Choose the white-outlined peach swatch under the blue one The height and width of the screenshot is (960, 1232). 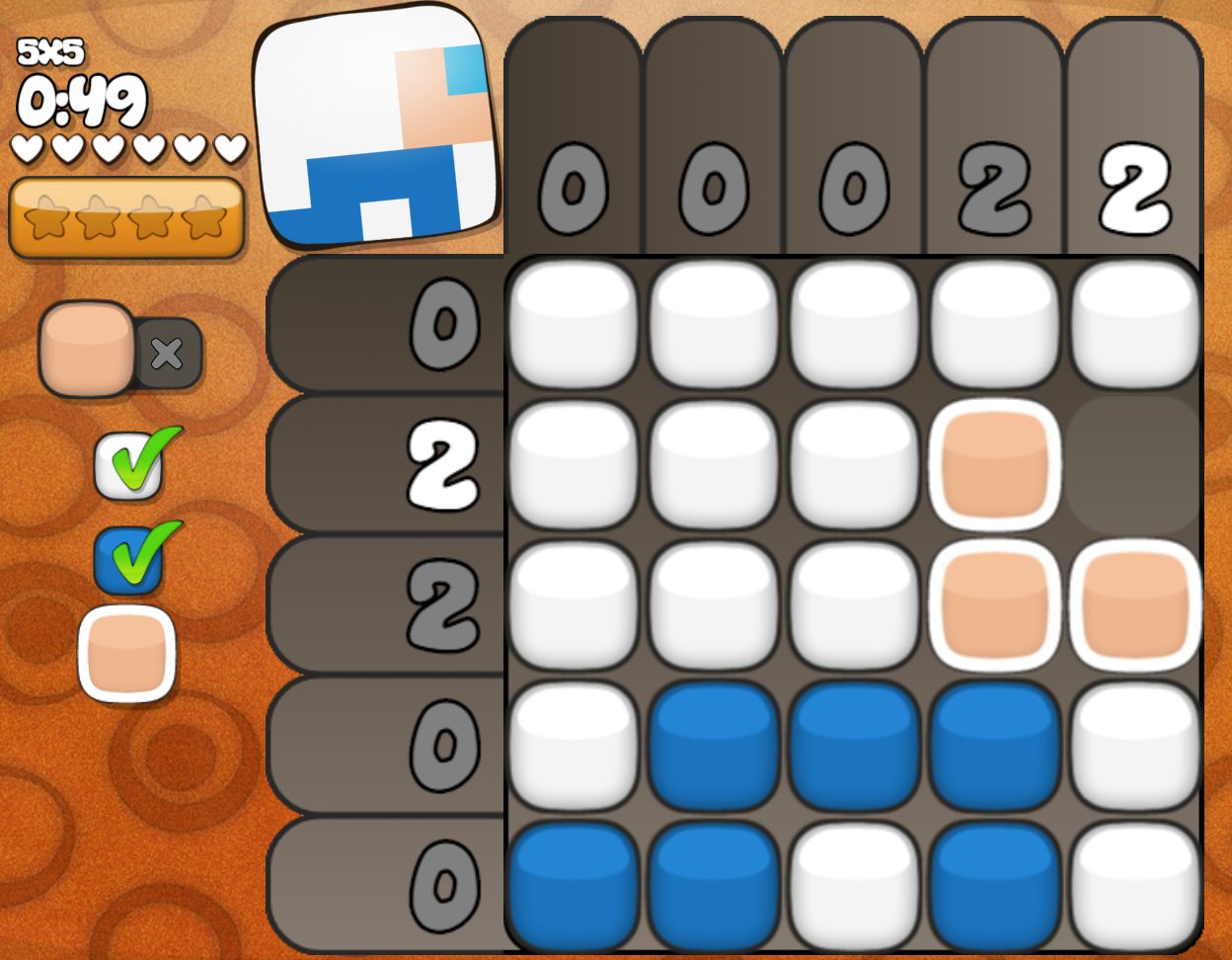point(126,653)
